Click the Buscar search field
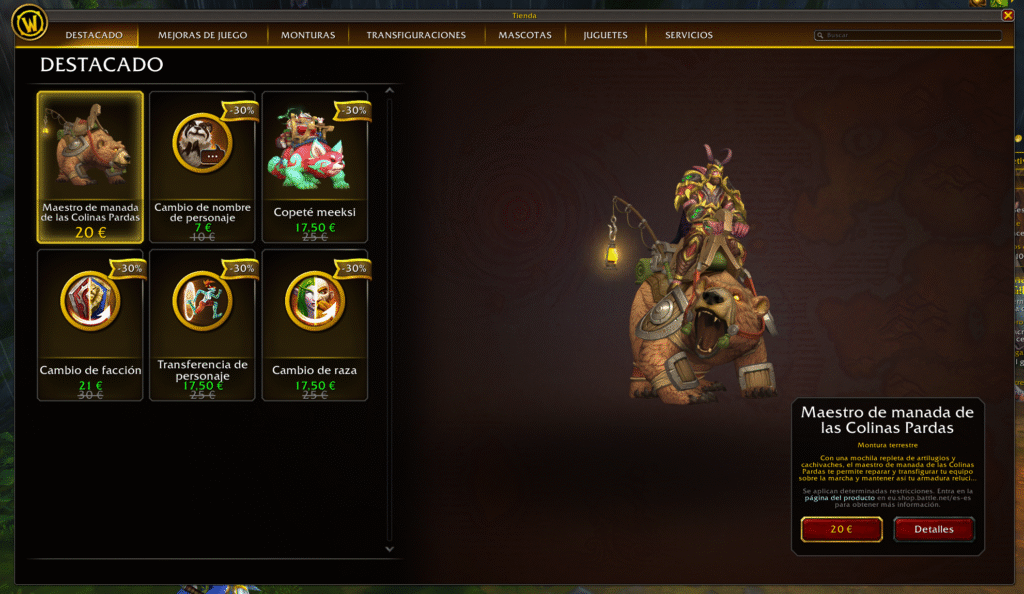Image resolution: width=1024 pixels, height=594 pixels. coord(910,35)
